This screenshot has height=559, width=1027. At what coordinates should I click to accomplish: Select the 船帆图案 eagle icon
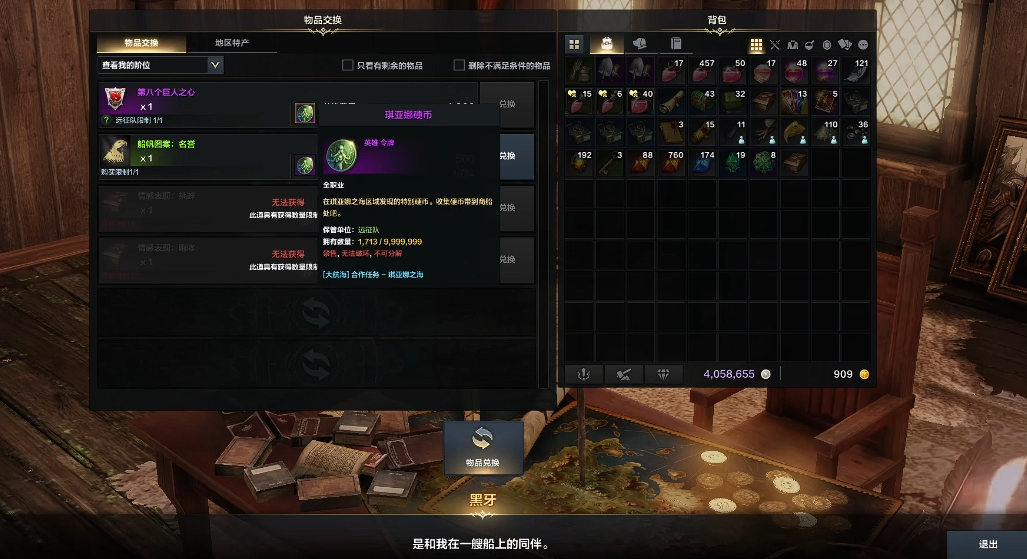pyautogui.click(x=116, y=151)
